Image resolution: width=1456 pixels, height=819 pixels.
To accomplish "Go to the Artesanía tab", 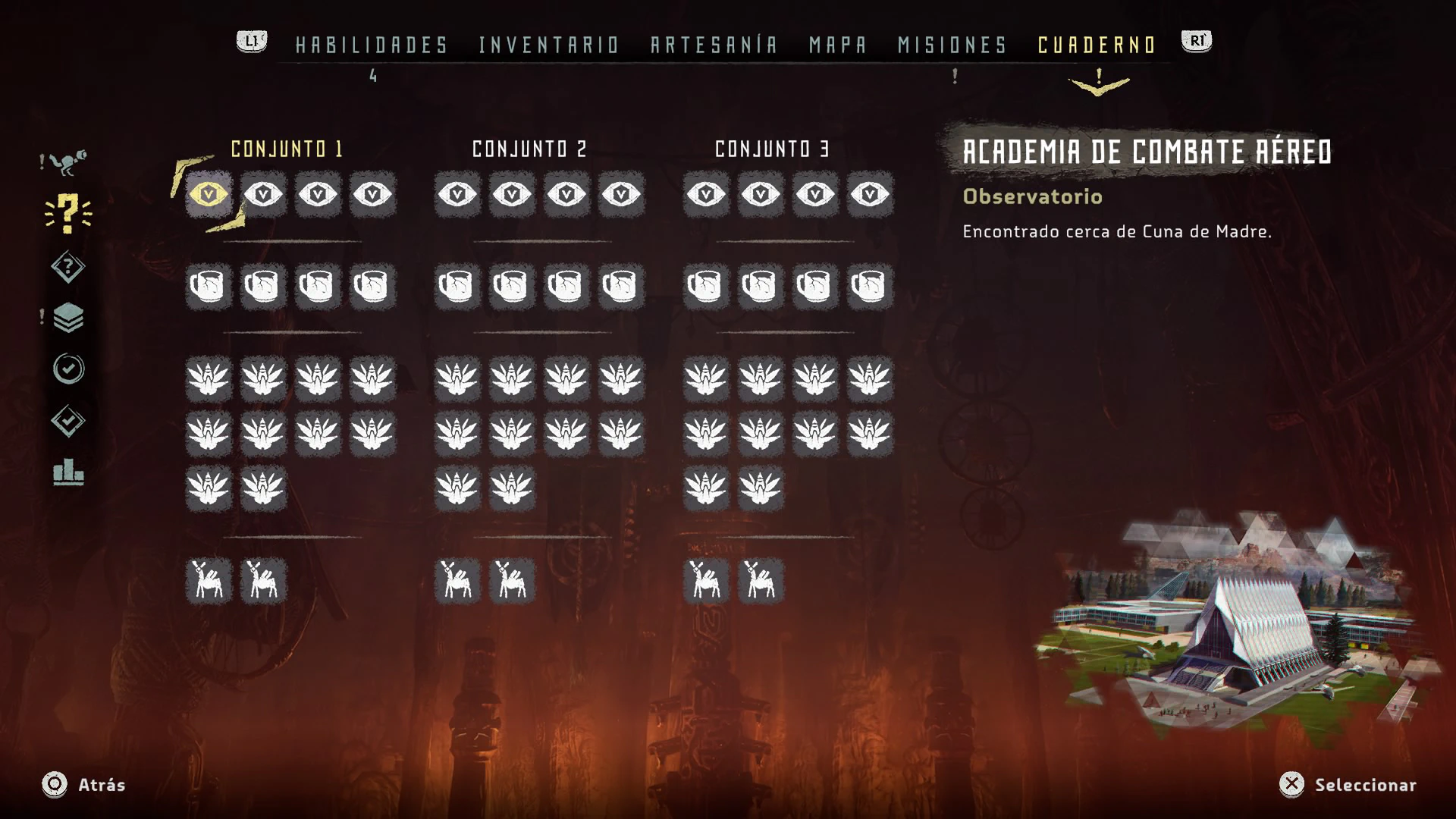I will coord(714,45).
